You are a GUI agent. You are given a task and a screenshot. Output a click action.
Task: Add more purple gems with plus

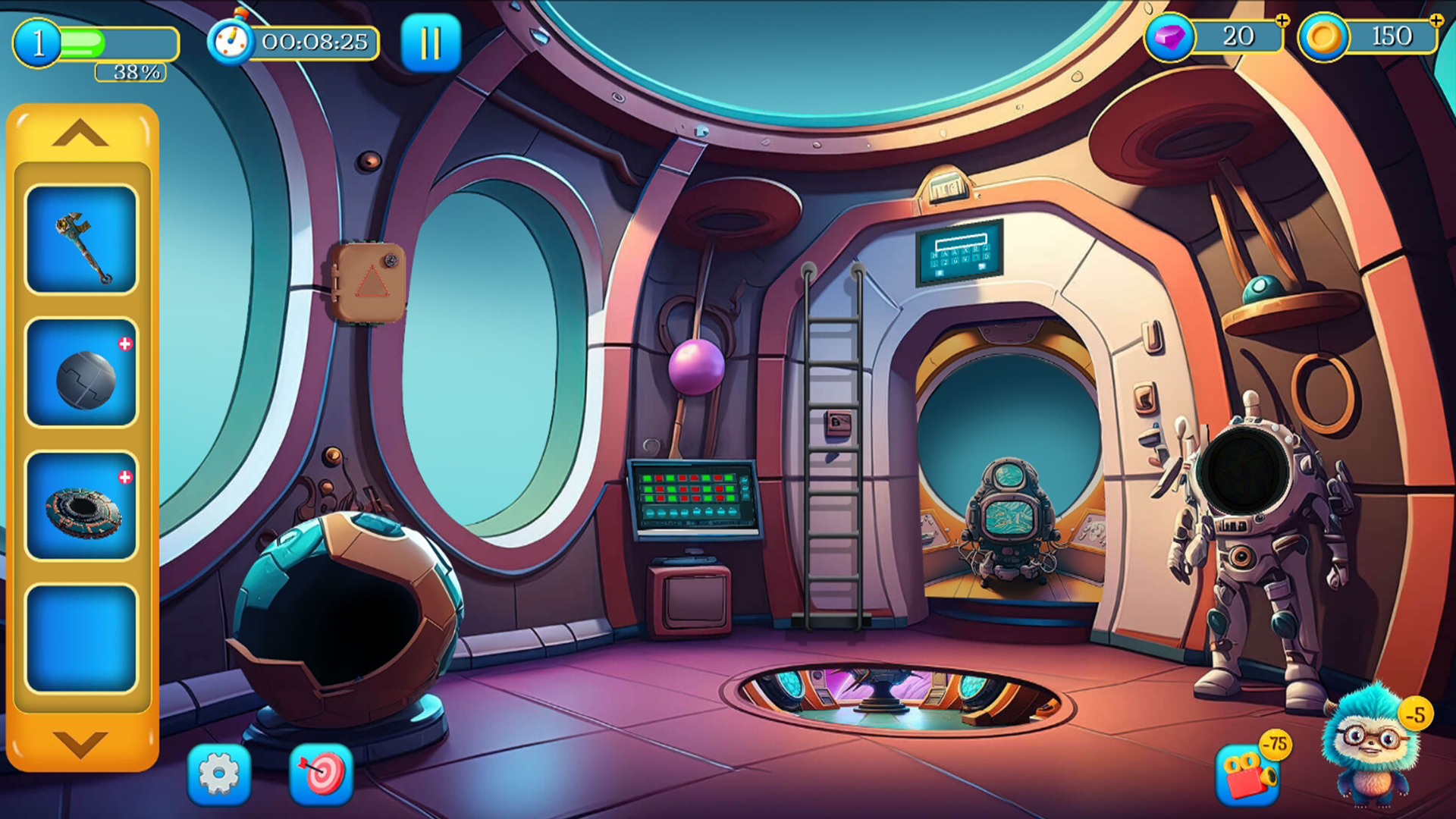[1282, 21]
